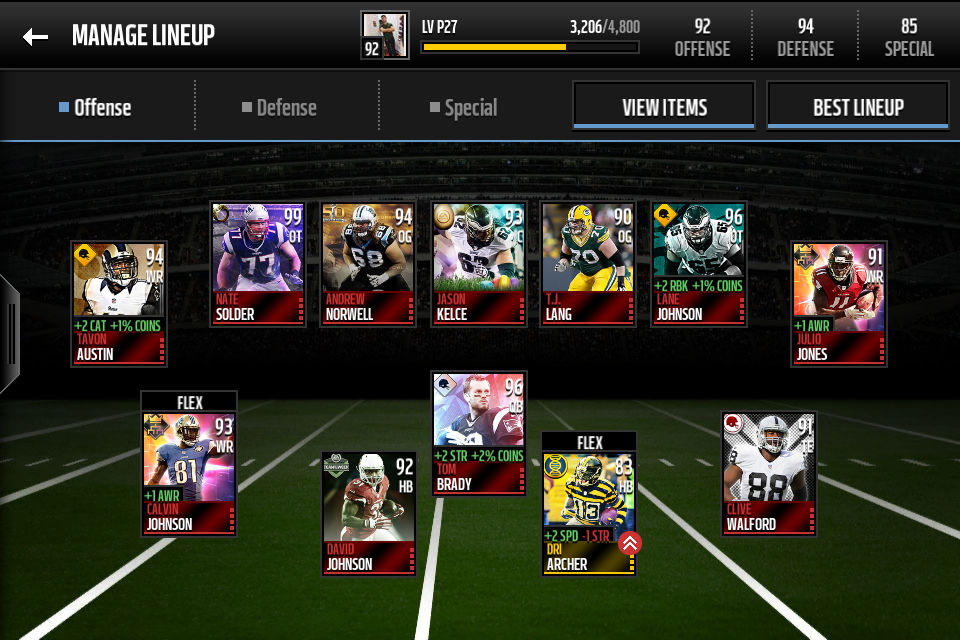This screenshot has width=960, height=640.
Task: Select the Lane Johnson OT card
Action: point(699,264)
